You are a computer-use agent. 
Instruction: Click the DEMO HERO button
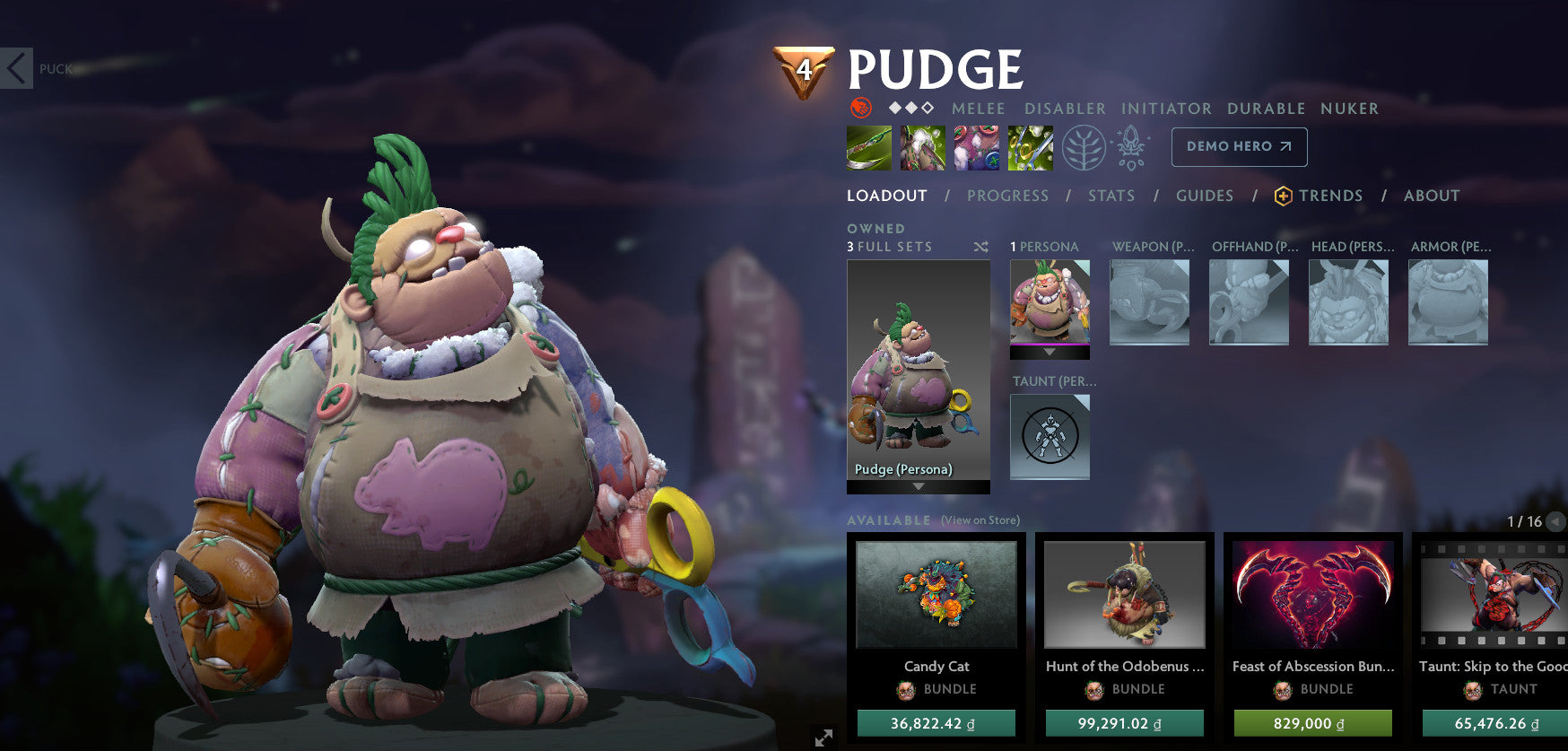(x=1239, y=146)
